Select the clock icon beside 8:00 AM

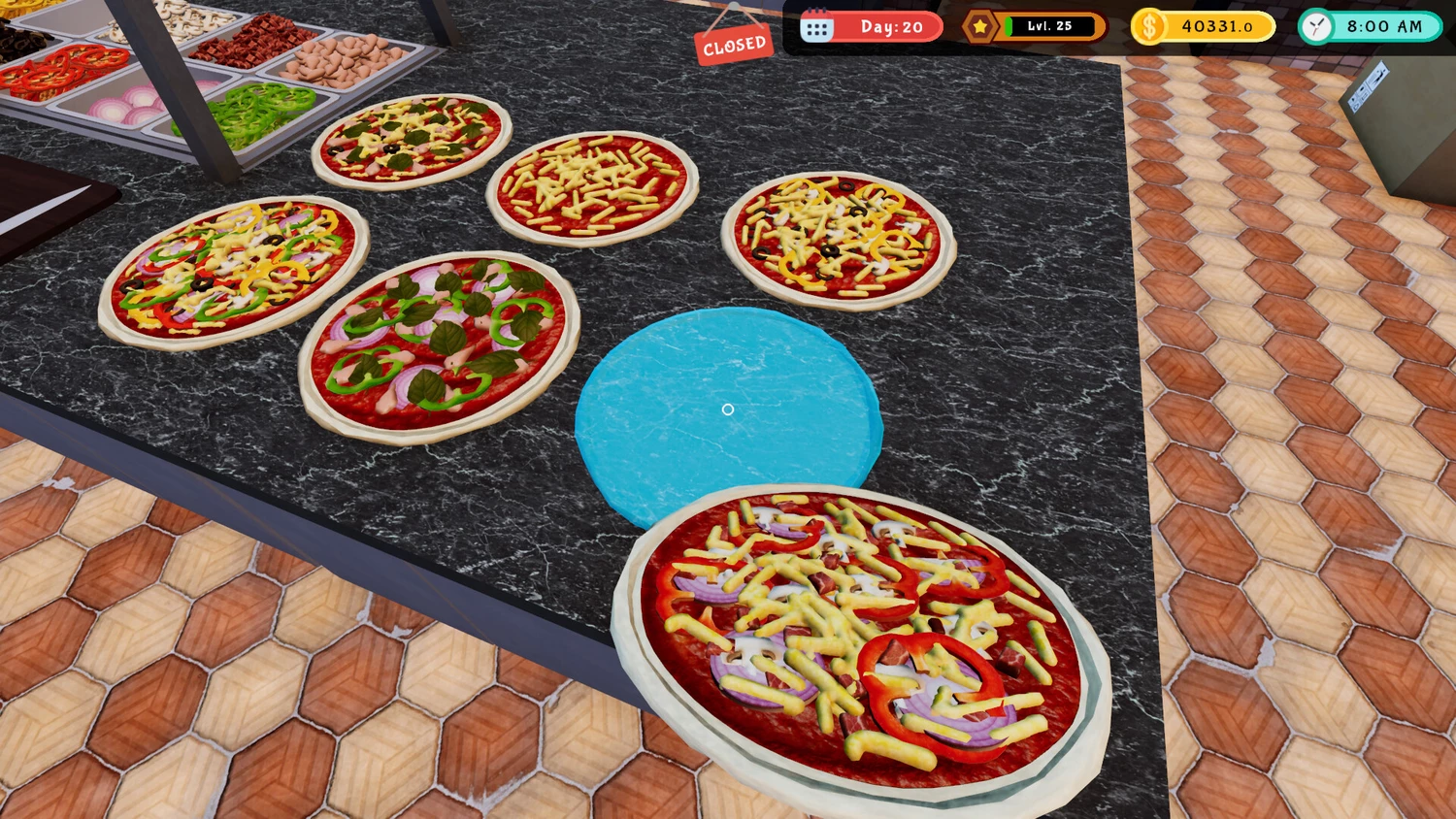(x=1317, y=27)
